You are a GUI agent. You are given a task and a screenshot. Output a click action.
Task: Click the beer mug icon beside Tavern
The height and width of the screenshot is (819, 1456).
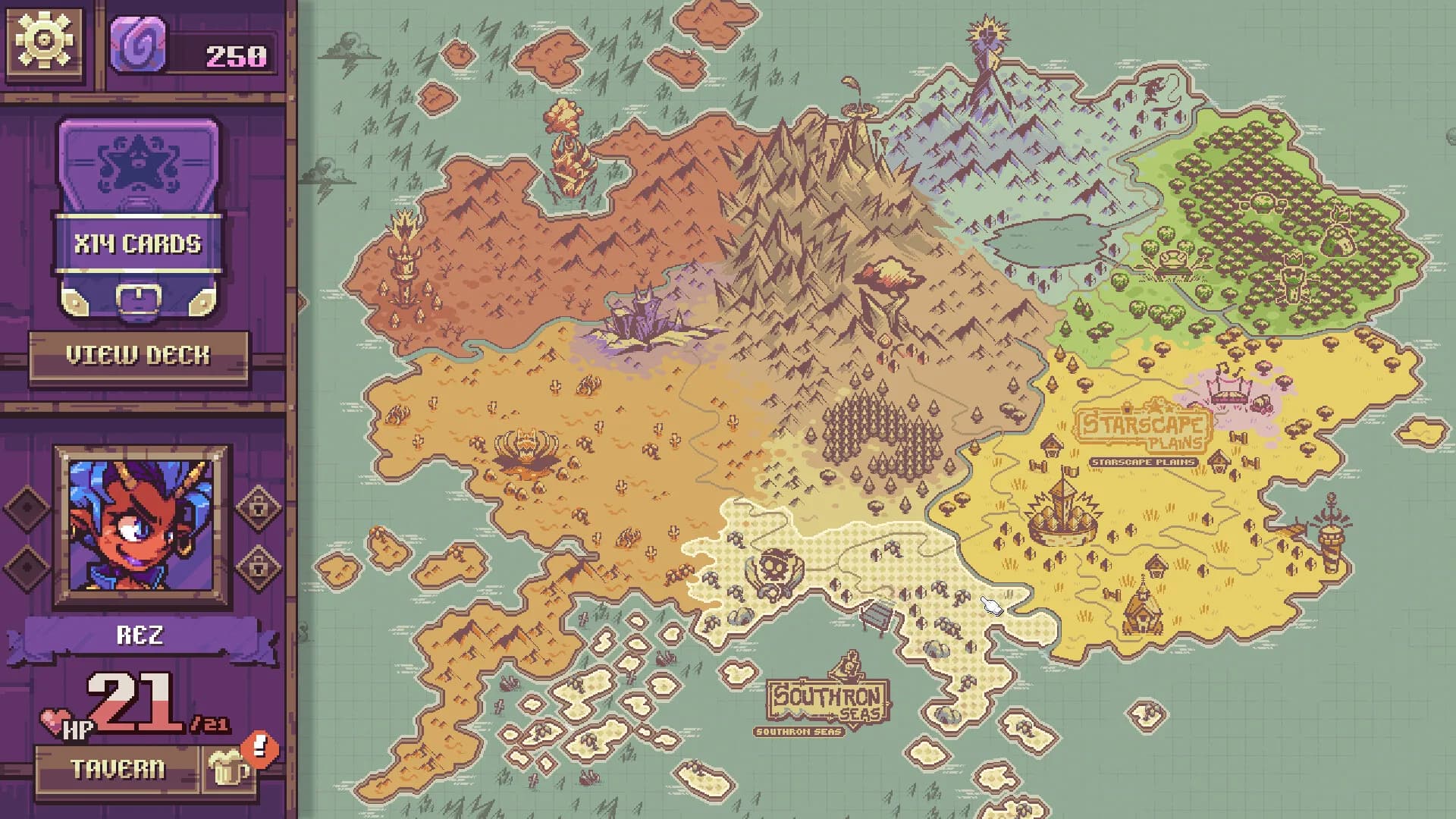tap(227, 767)
